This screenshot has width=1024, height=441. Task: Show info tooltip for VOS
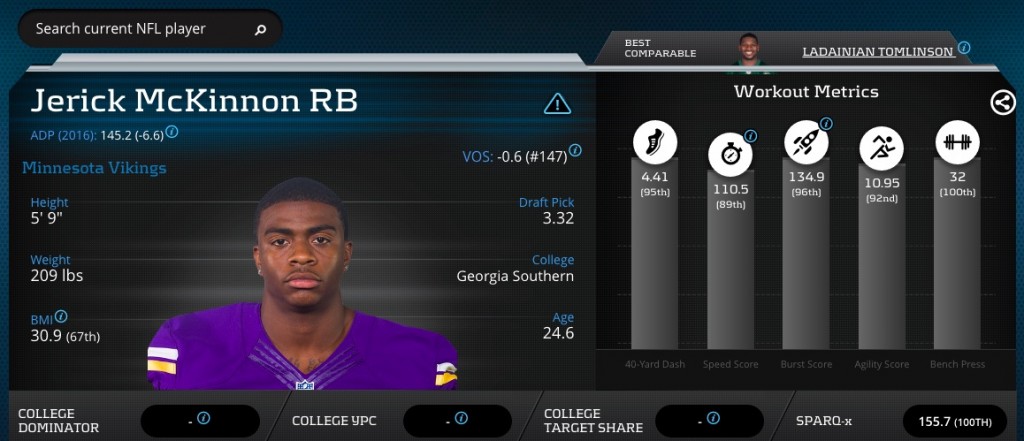tap(576, 151)
